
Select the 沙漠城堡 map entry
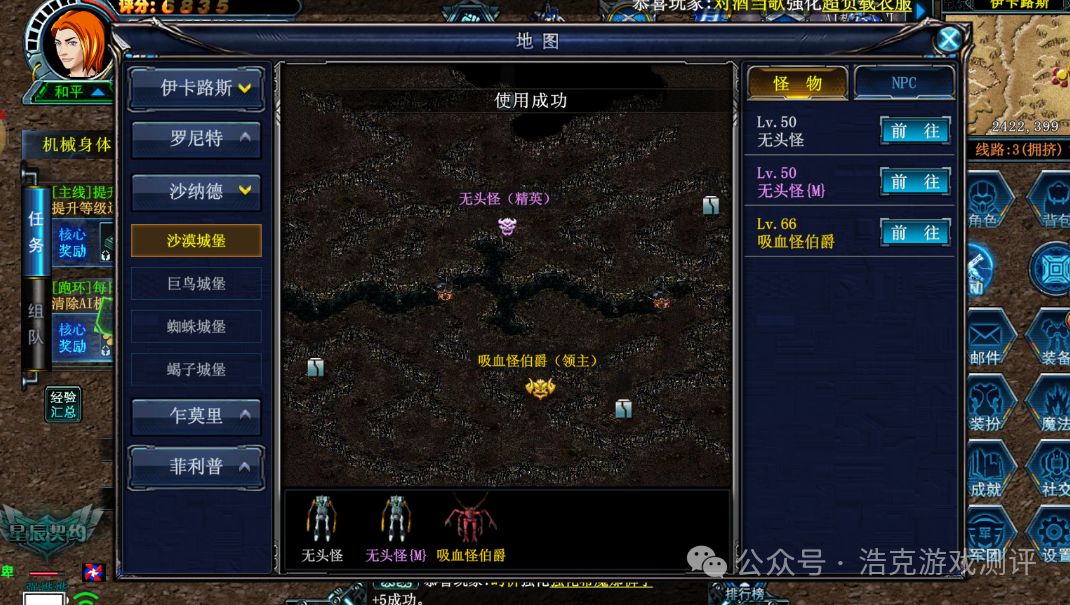[196, 241]
